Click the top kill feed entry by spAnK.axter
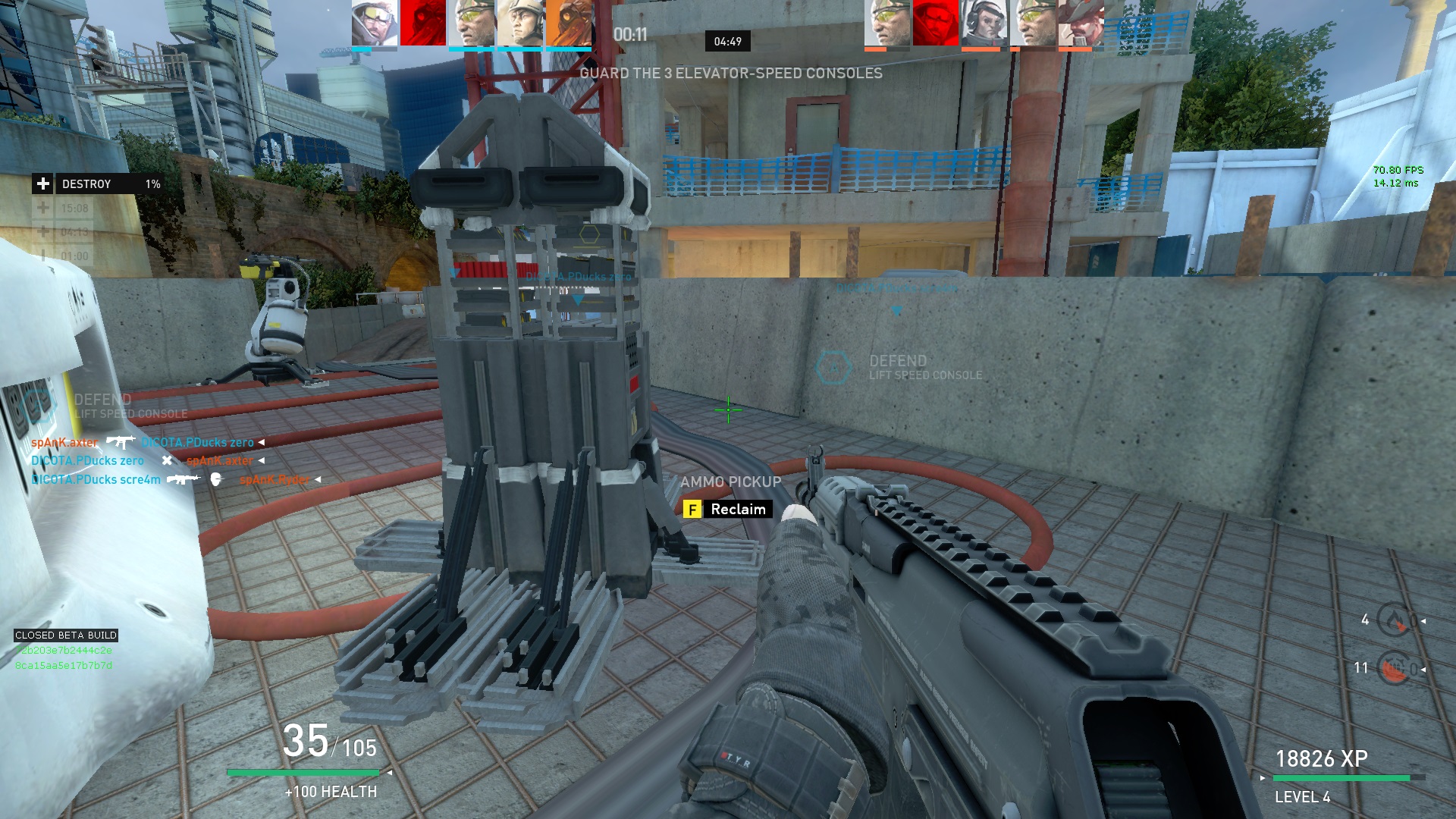 [148, 442]
